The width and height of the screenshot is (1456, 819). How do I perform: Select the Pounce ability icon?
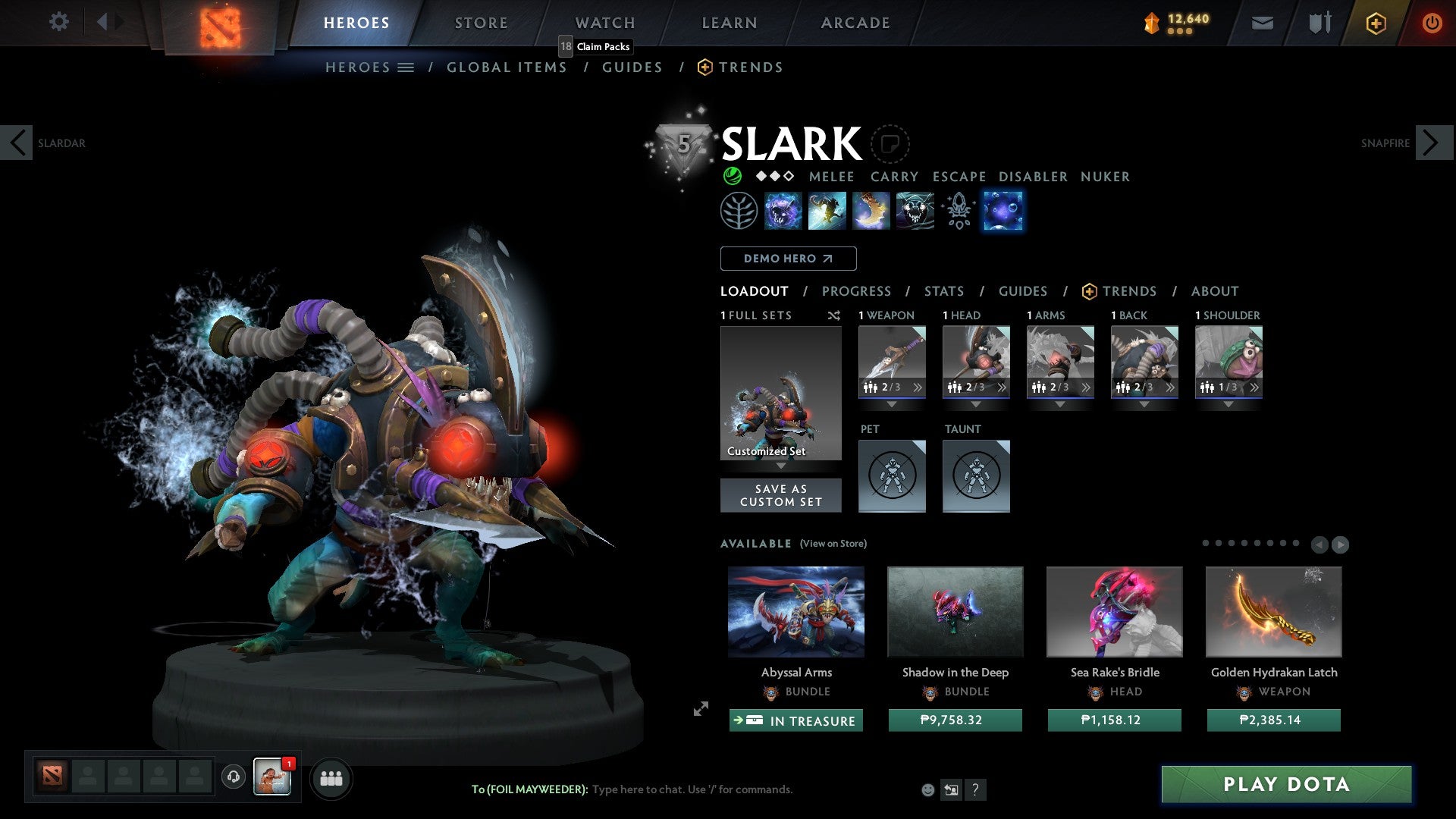pyautogui.click(x=828, y=211)
